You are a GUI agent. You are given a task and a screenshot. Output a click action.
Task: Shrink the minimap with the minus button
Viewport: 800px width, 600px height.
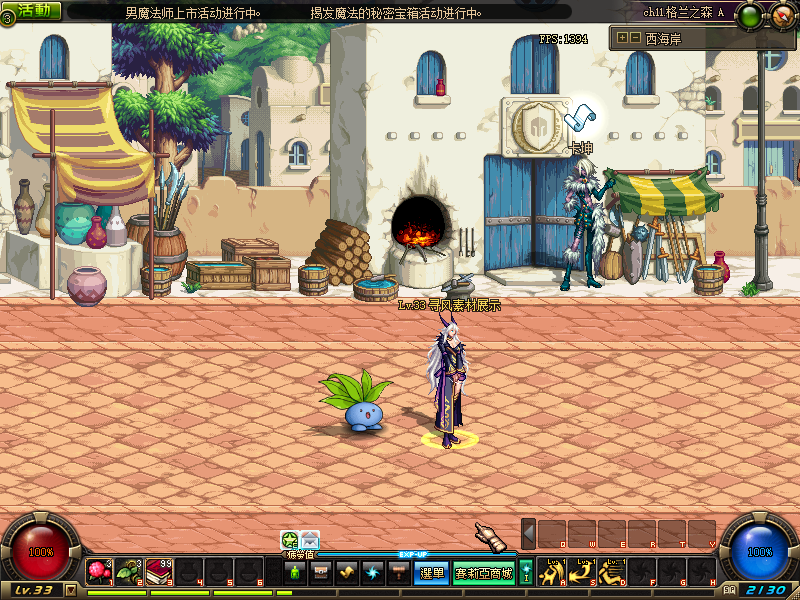(634, 38)
